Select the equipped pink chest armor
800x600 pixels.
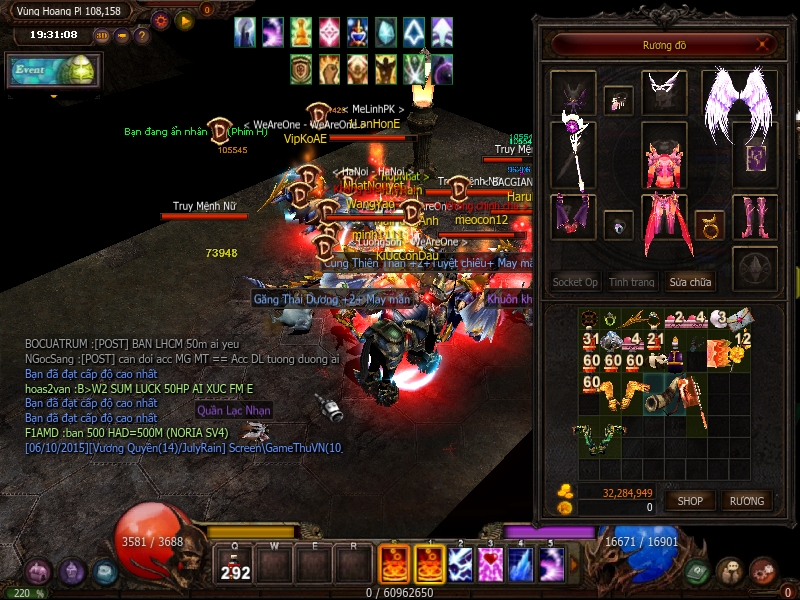[662, 163]
